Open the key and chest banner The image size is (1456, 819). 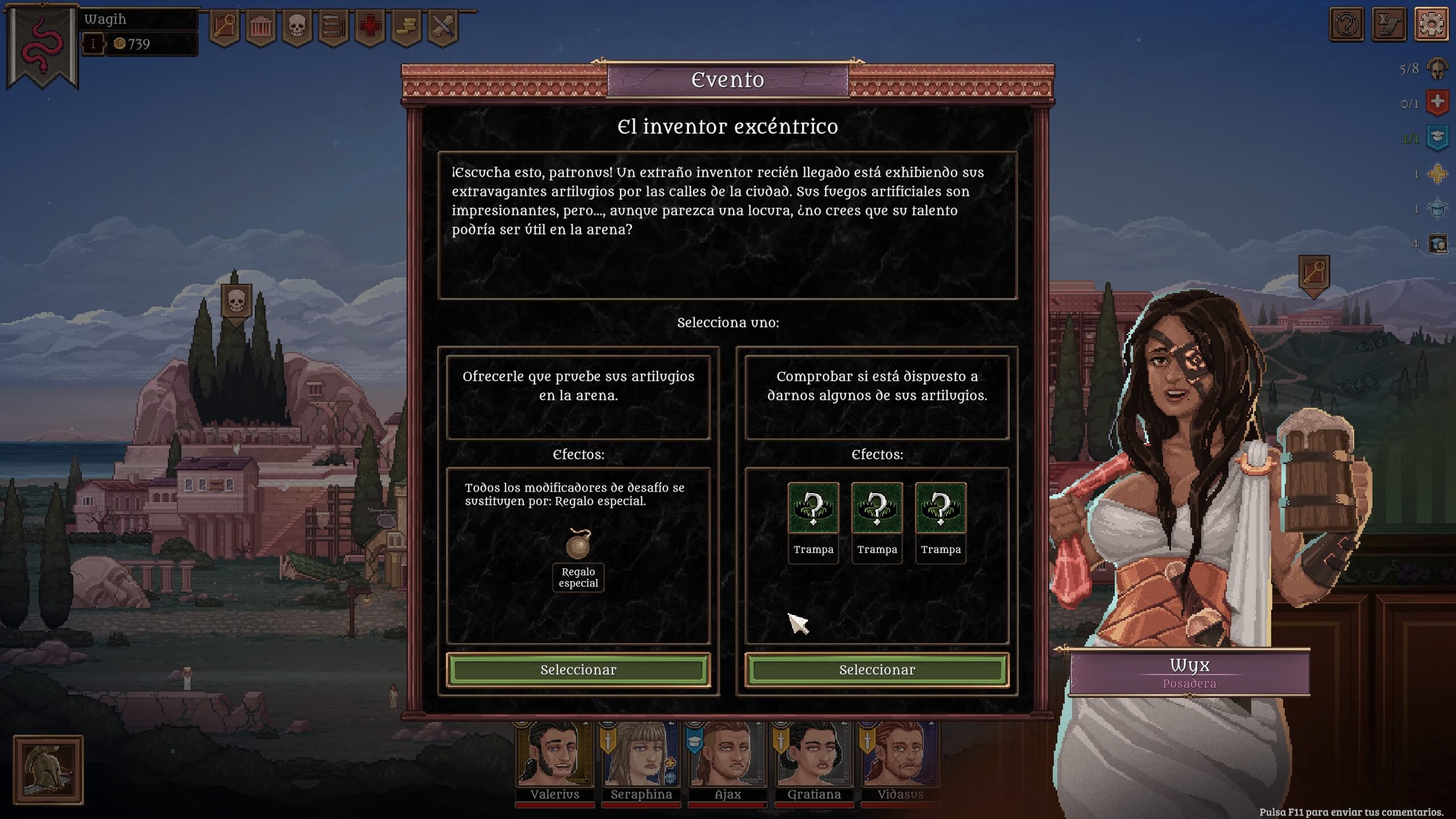[x=224, y=27]
